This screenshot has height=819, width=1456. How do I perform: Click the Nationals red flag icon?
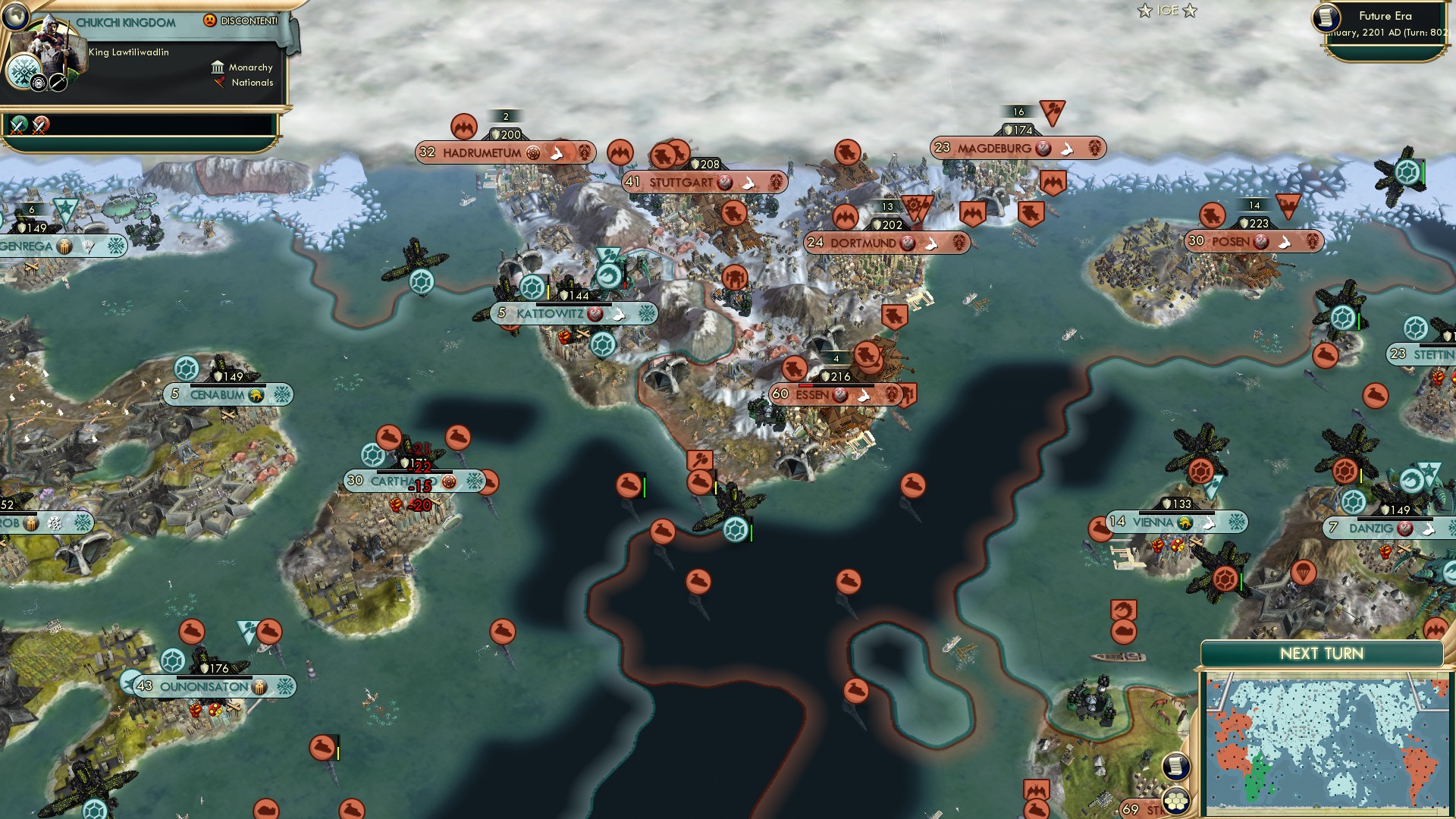click(x=220, y=84)
